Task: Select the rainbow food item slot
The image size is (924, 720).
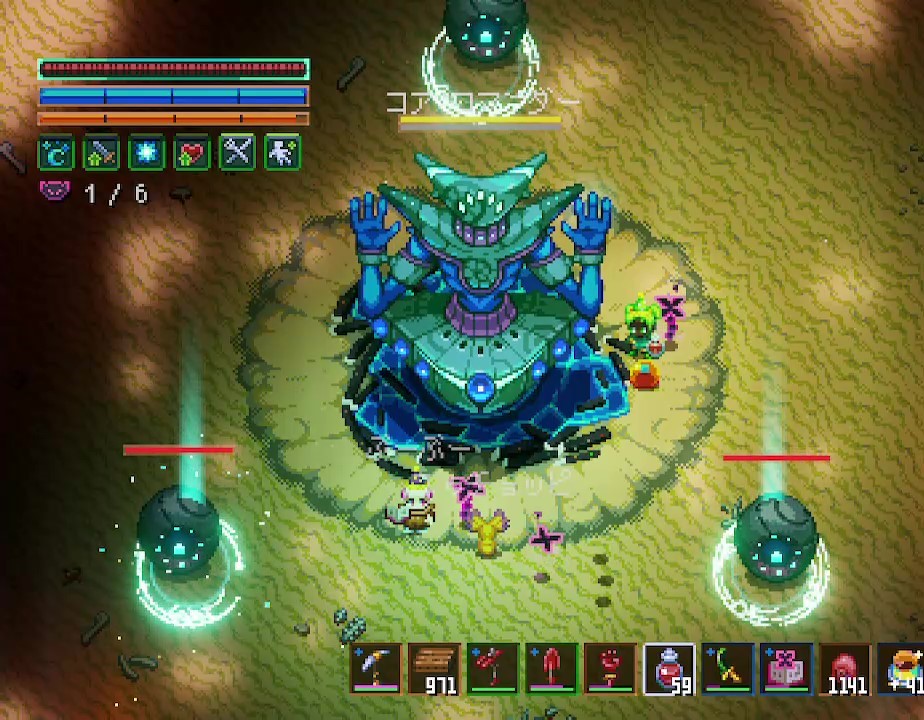Action: tap(902, 667)
